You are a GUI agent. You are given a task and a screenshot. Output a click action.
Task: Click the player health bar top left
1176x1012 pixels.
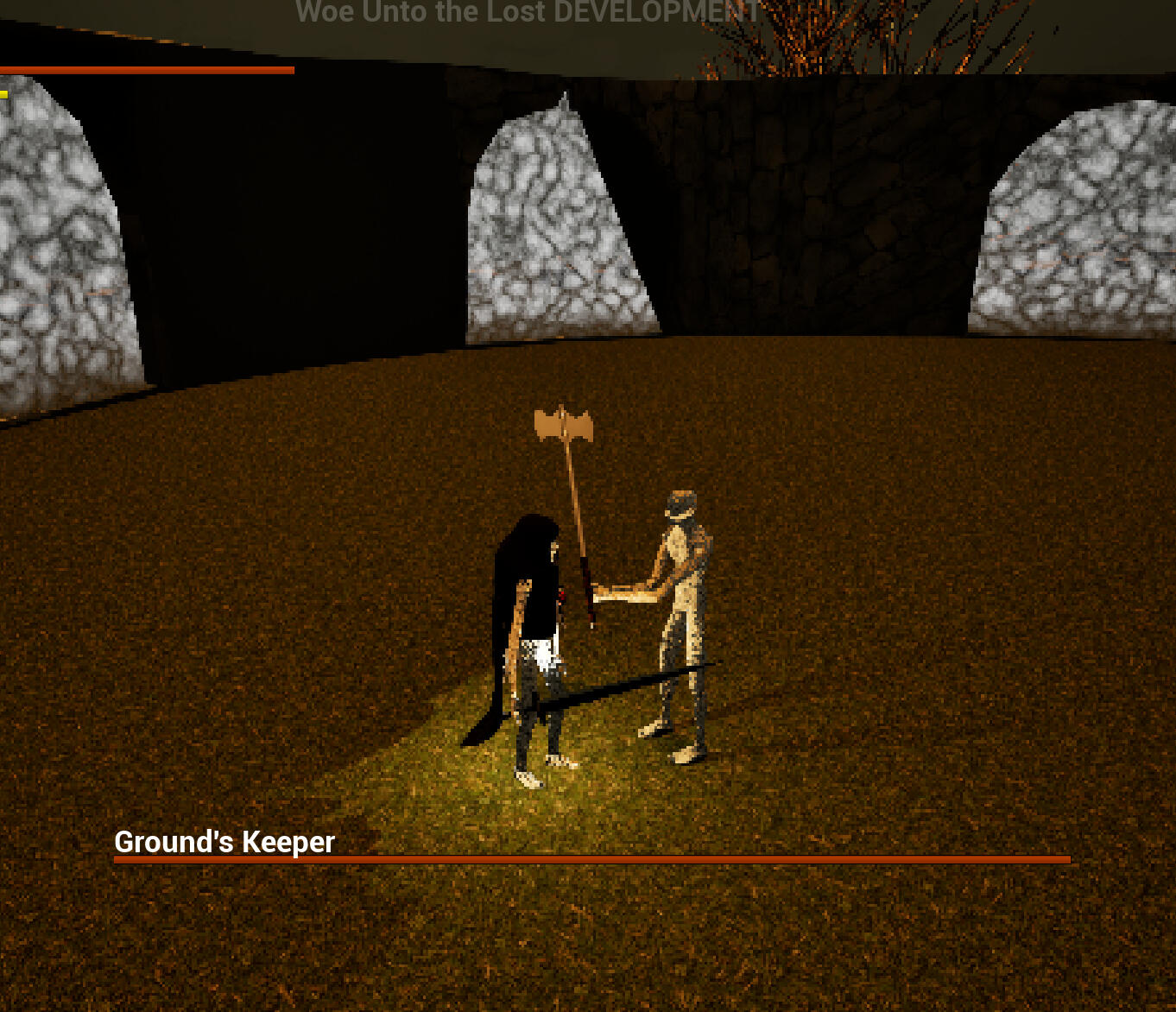(147, 69)
